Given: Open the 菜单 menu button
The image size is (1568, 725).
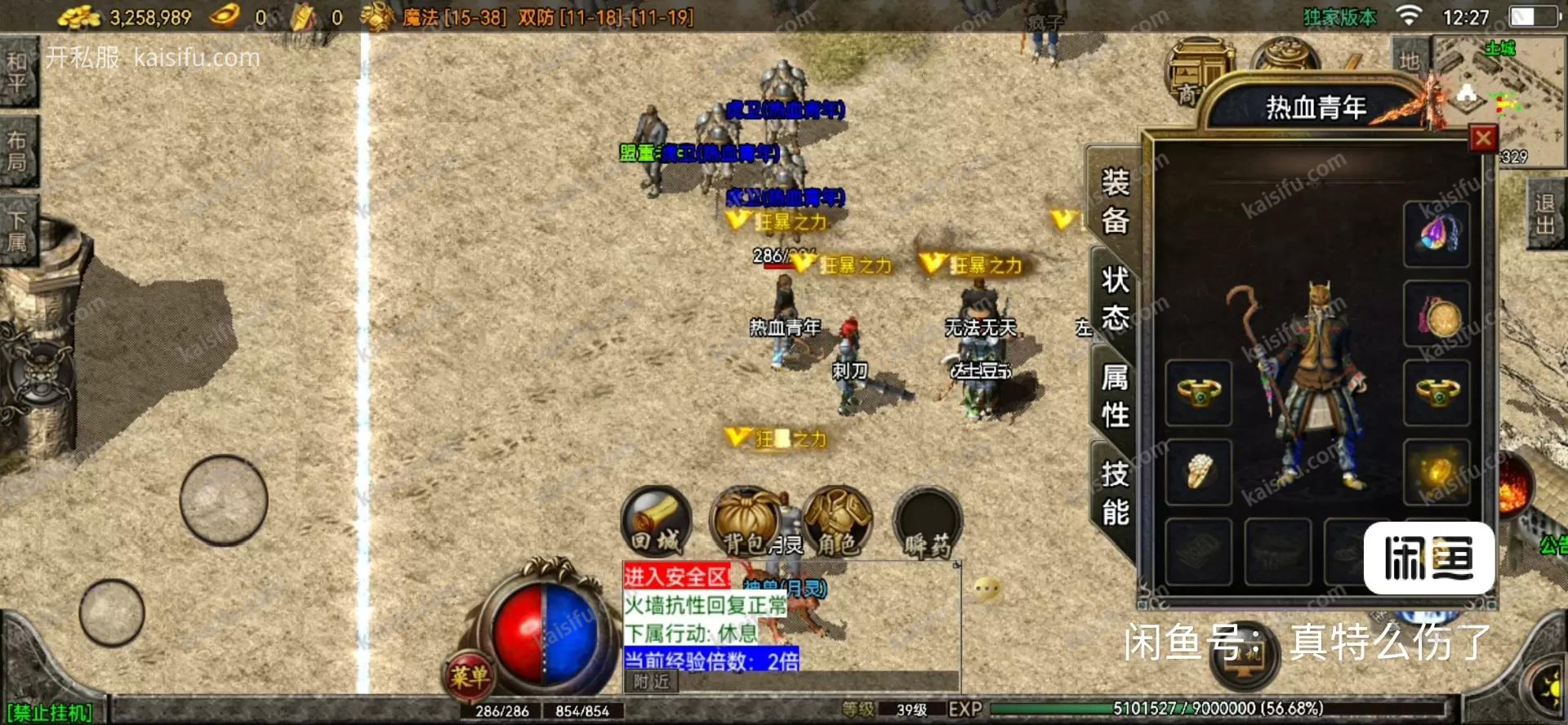Looking at the screenshot, I should coord(469,676).
